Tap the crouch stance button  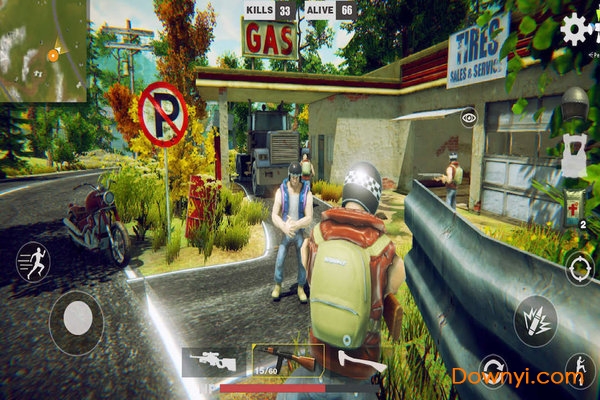tap(578, 370)
